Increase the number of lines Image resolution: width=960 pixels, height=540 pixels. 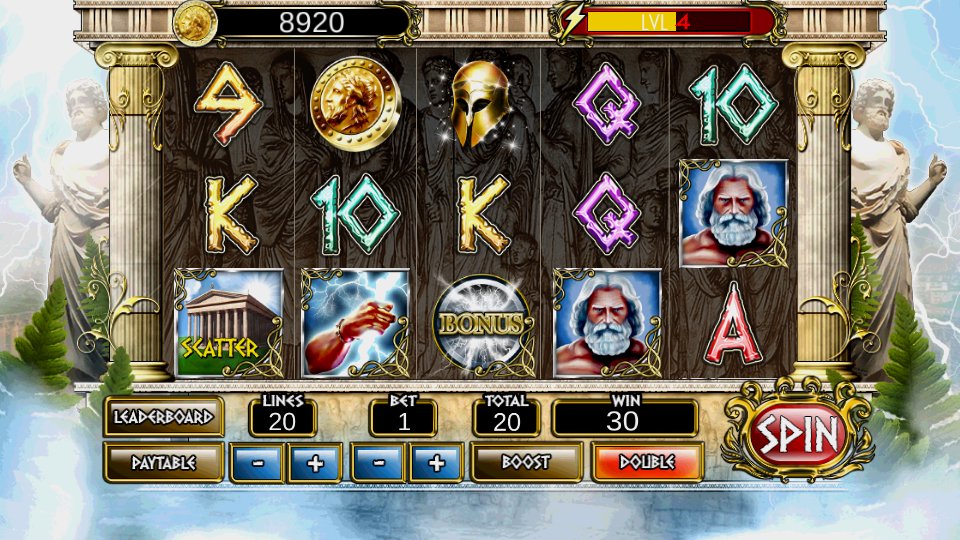pos(314,463)
